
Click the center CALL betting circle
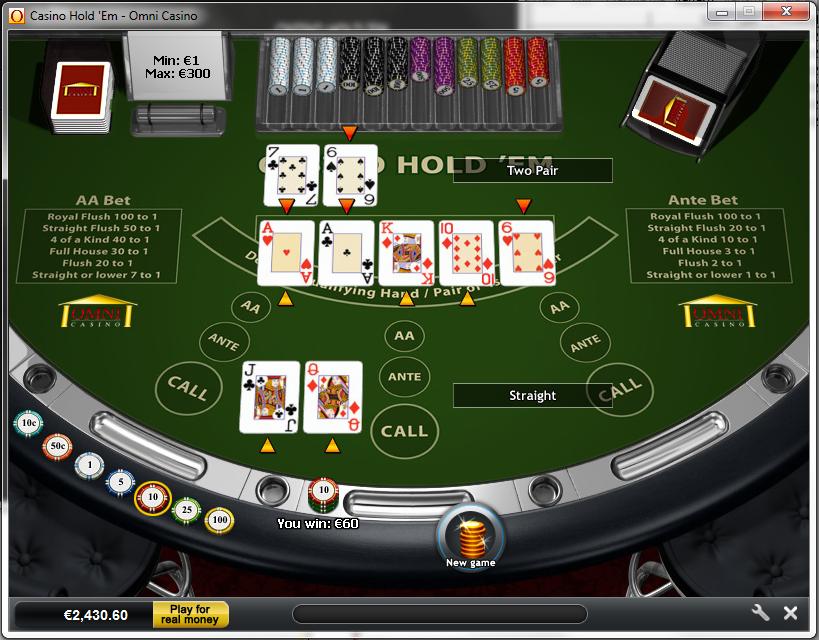point(404,431)
